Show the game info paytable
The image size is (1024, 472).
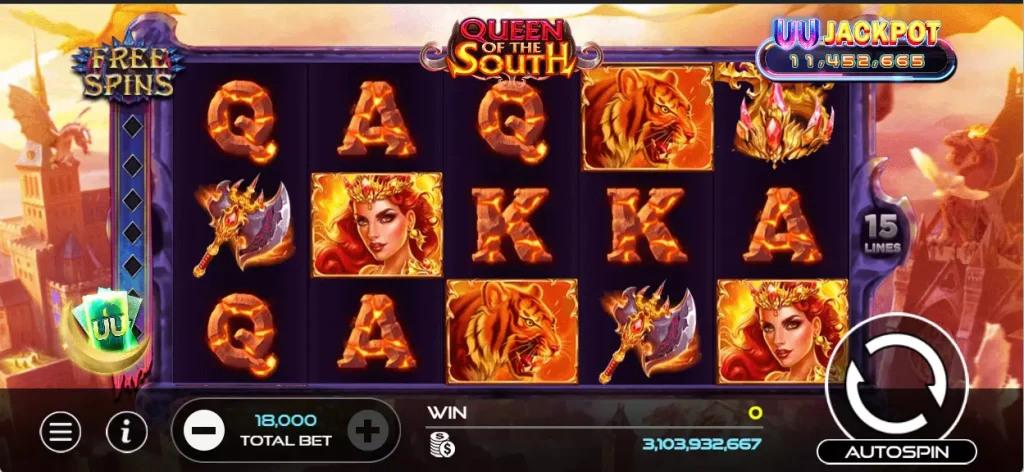pyautogui.click(x=127, y=432)
